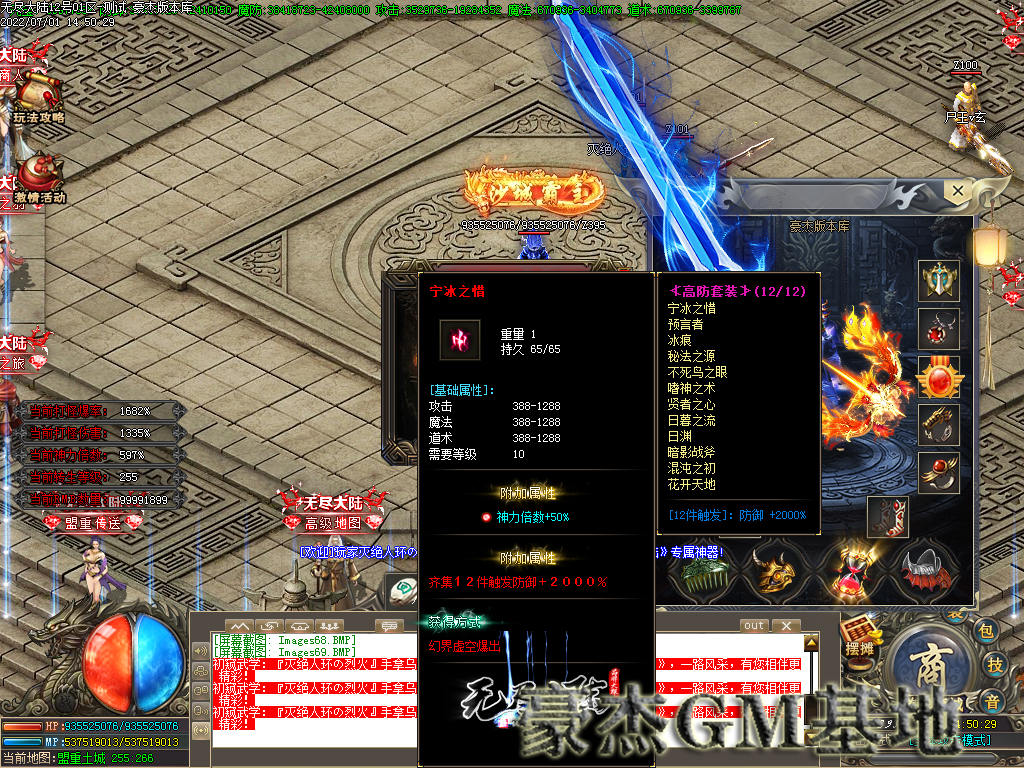Open the 高级地图 advanced map
Screen dimensions: 1024x768
(x=332, y=522)
